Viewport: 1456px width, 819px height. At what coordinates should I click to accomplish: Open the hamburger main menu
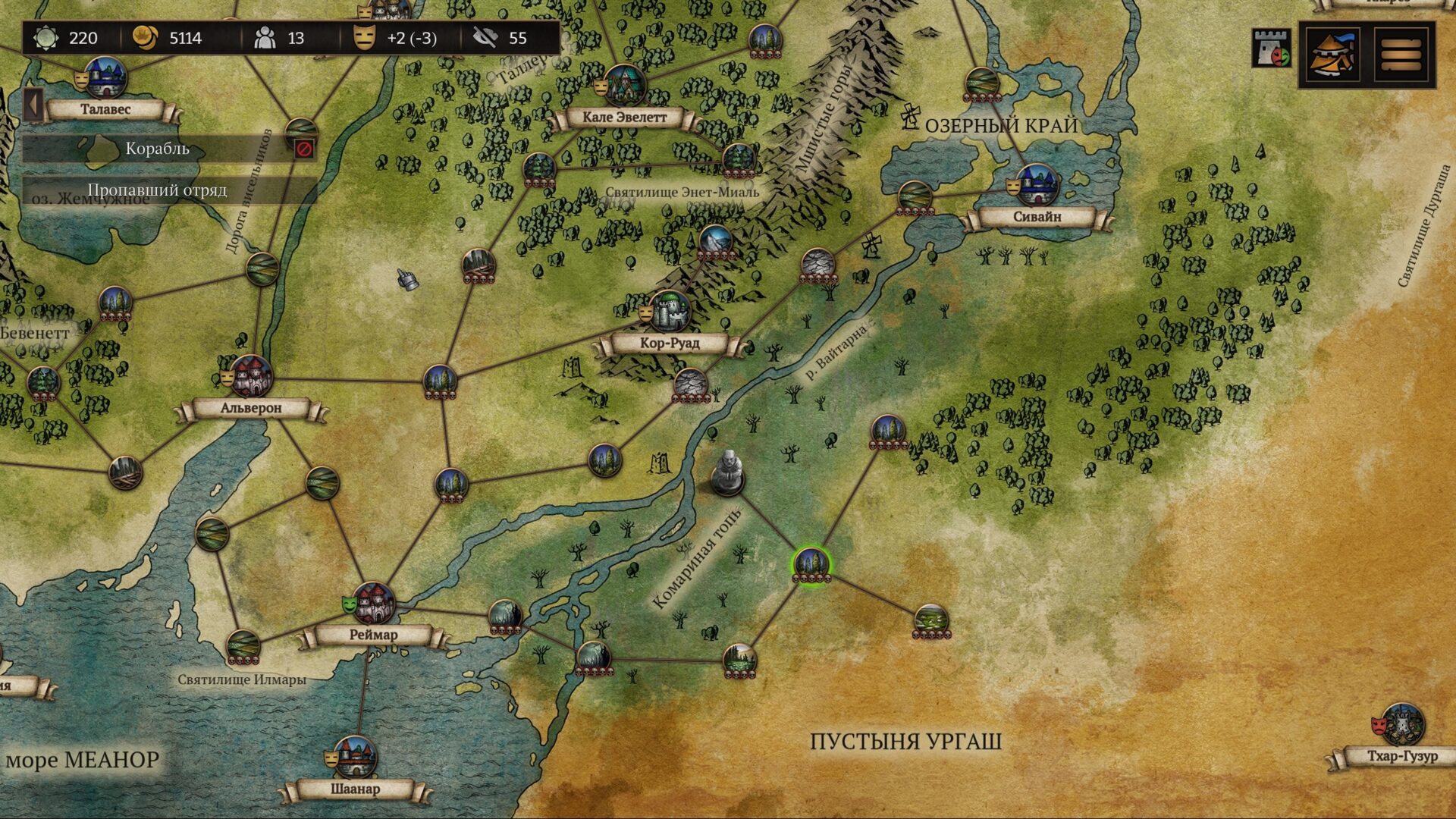tap(1401, 55)
